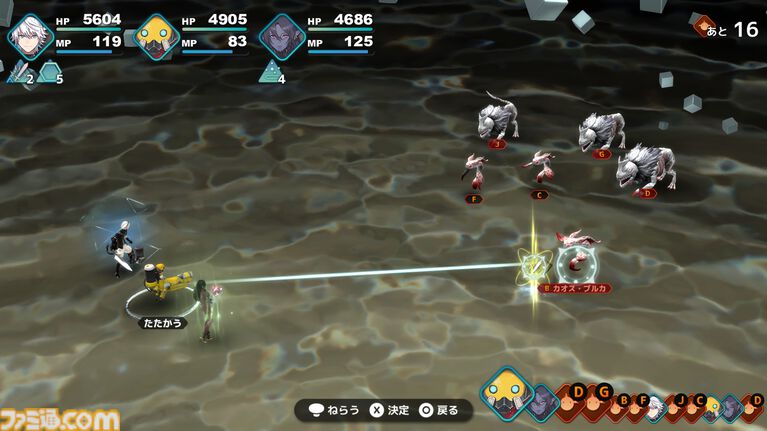Click the triangle buff icon under third portrait

(x=270, y=71)
